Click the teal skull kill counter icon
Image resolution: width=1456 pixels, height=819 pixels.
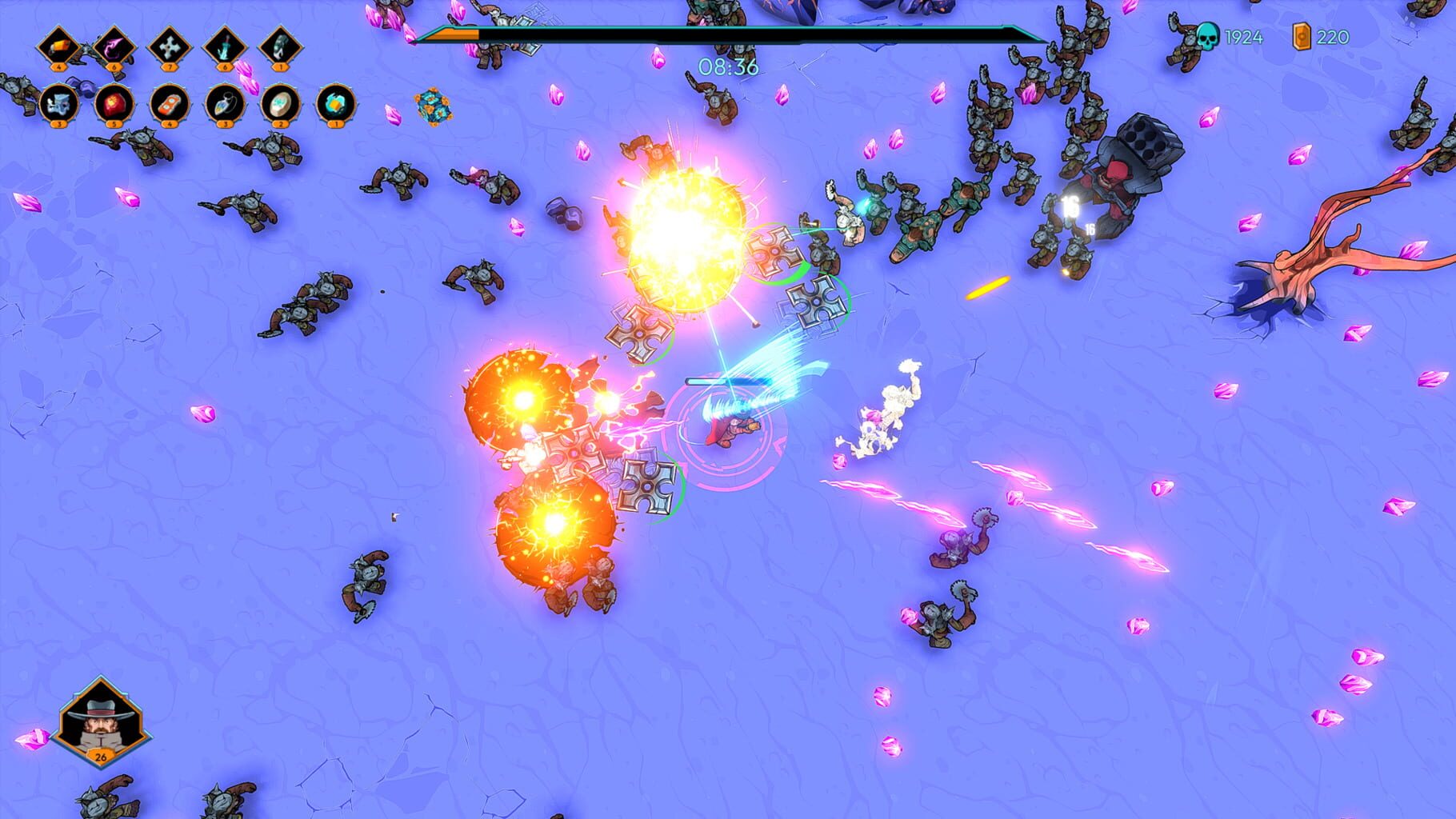click(1208, 36)
